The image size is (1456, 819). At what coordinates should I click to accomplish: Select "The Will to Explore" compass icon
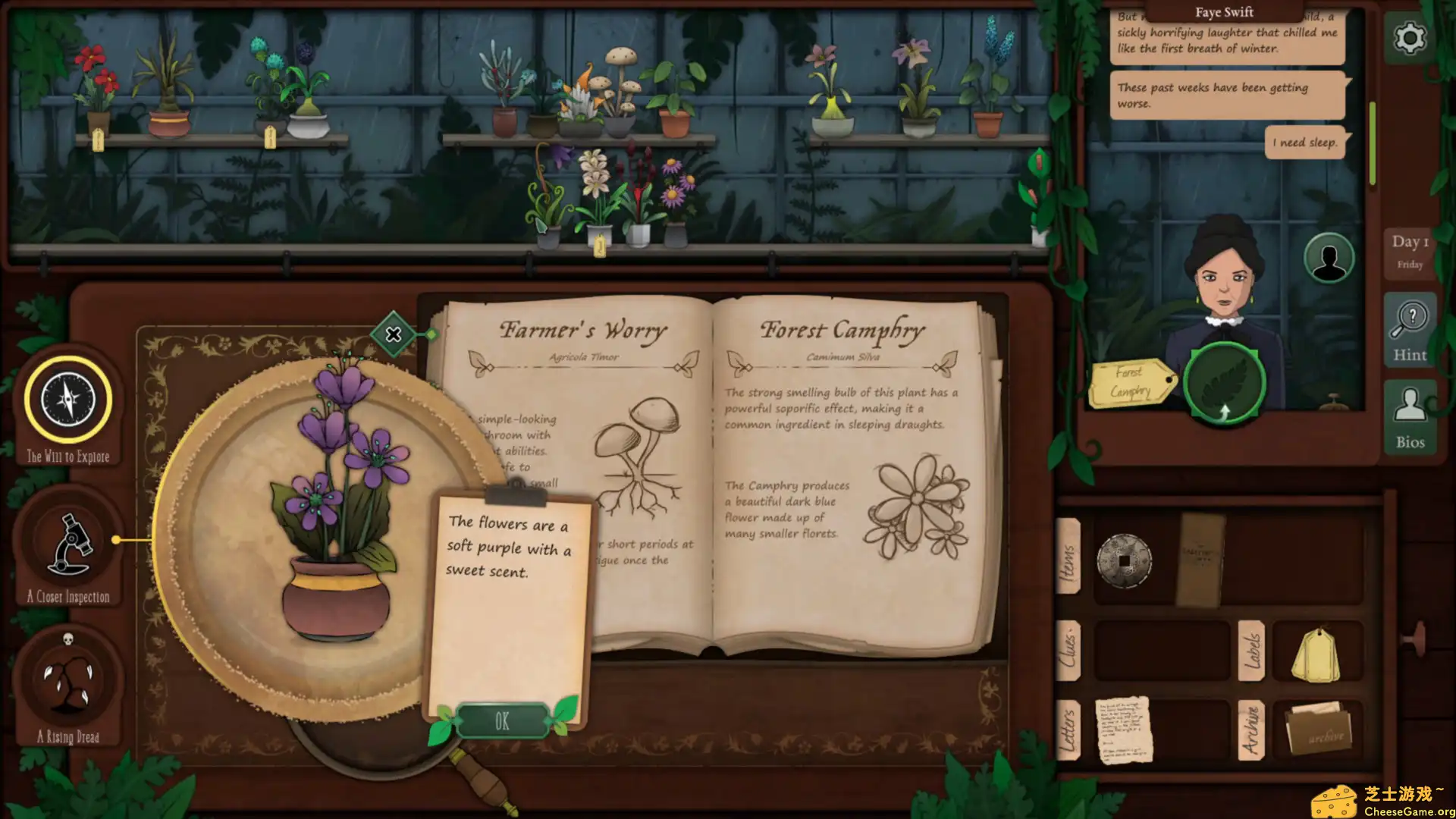point(67,400)
